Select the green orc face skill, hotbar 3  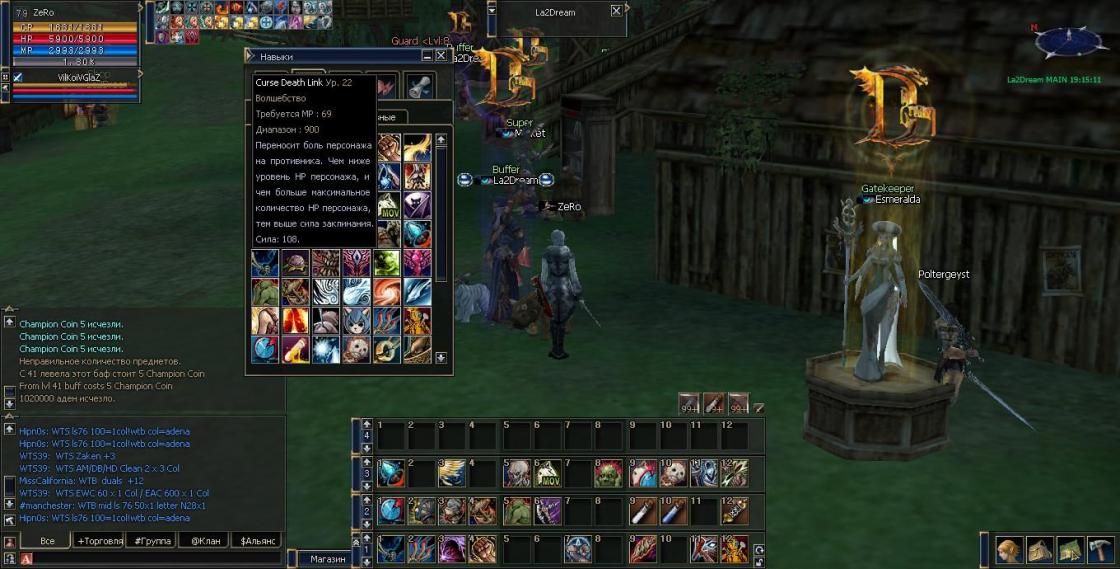tap(610, 473)
